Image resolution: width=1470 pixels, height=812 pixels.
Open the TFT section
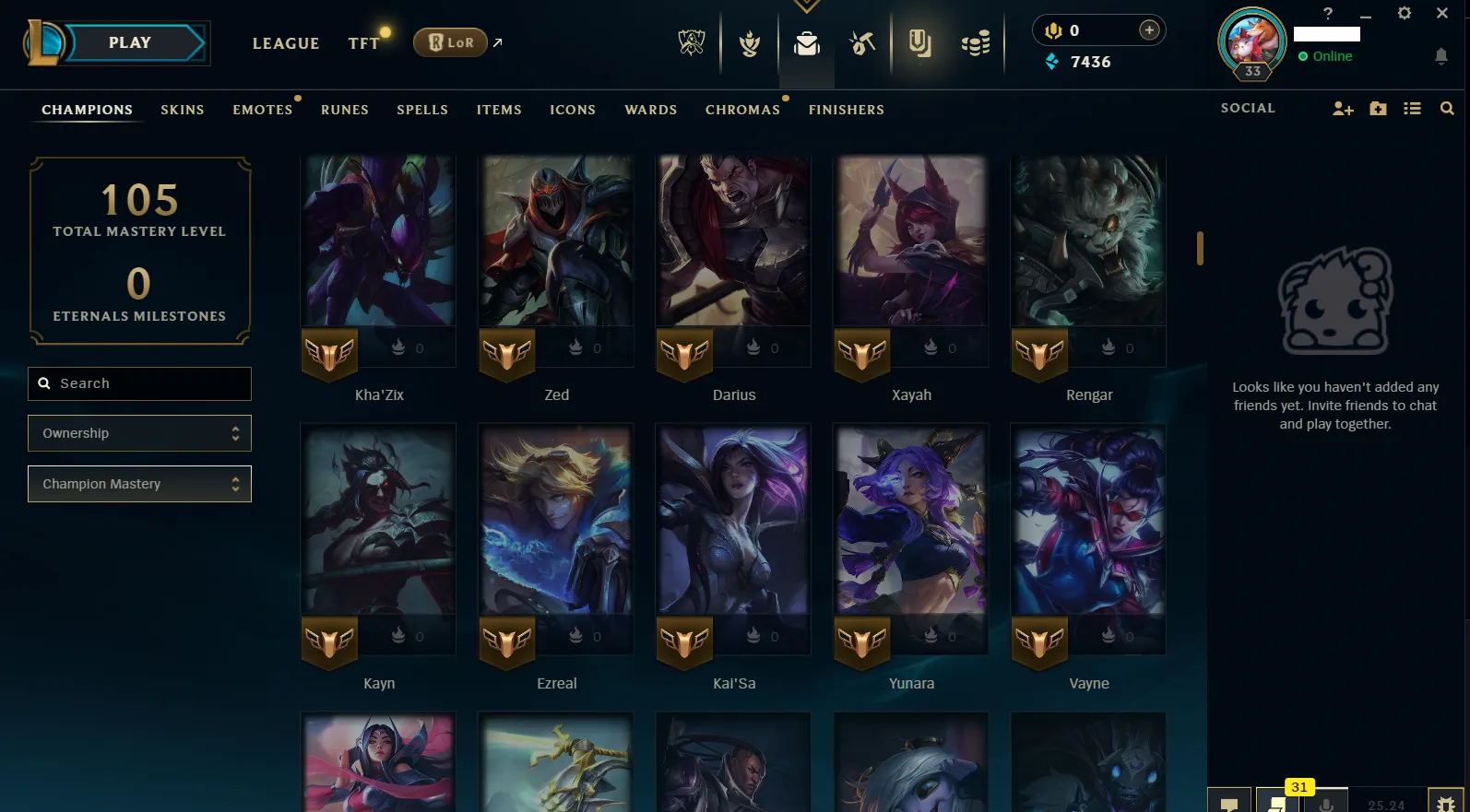[x=363, y=42]
